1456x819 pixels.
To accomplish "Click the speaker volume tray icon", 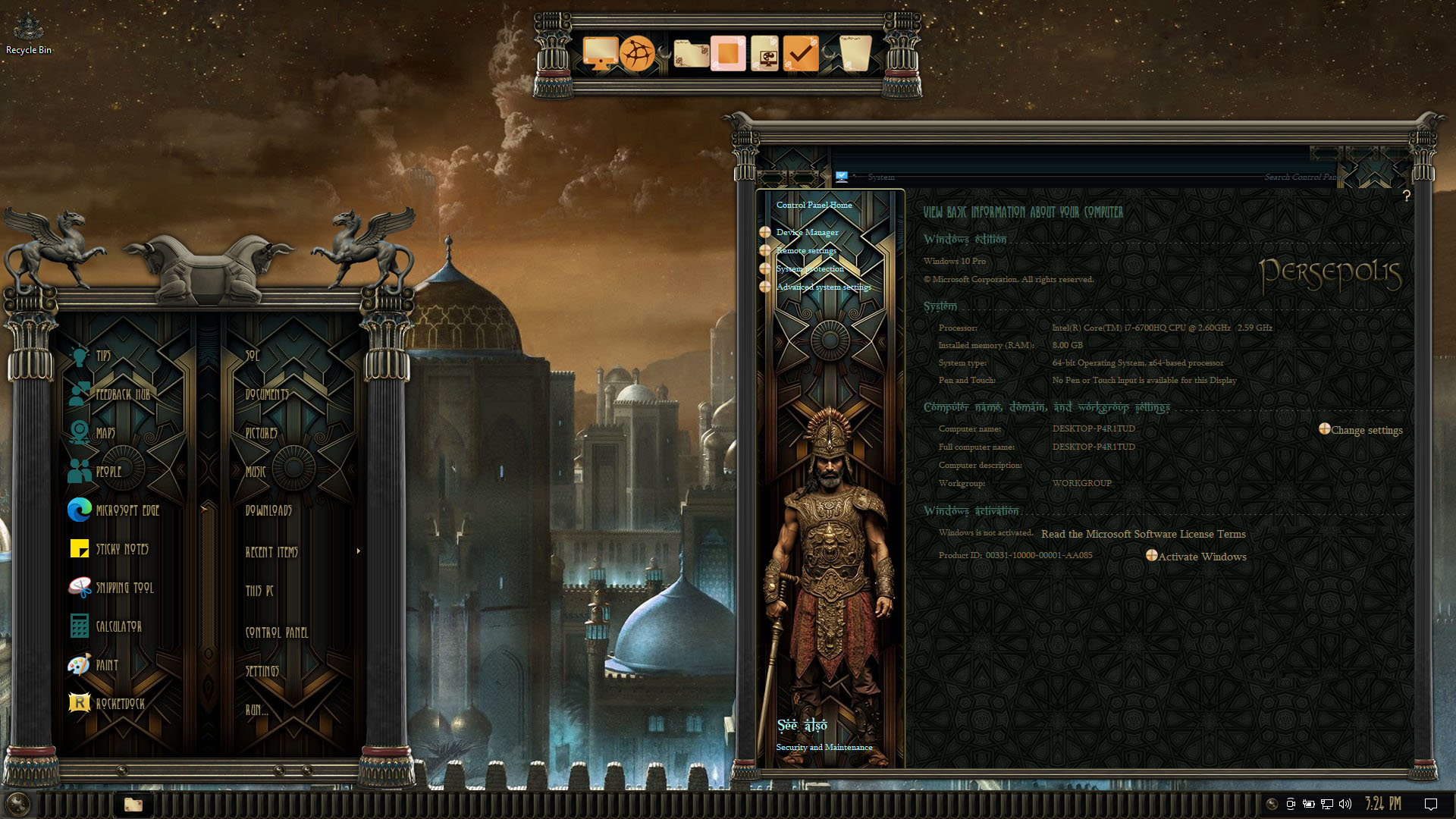I will click(1345, 804).
